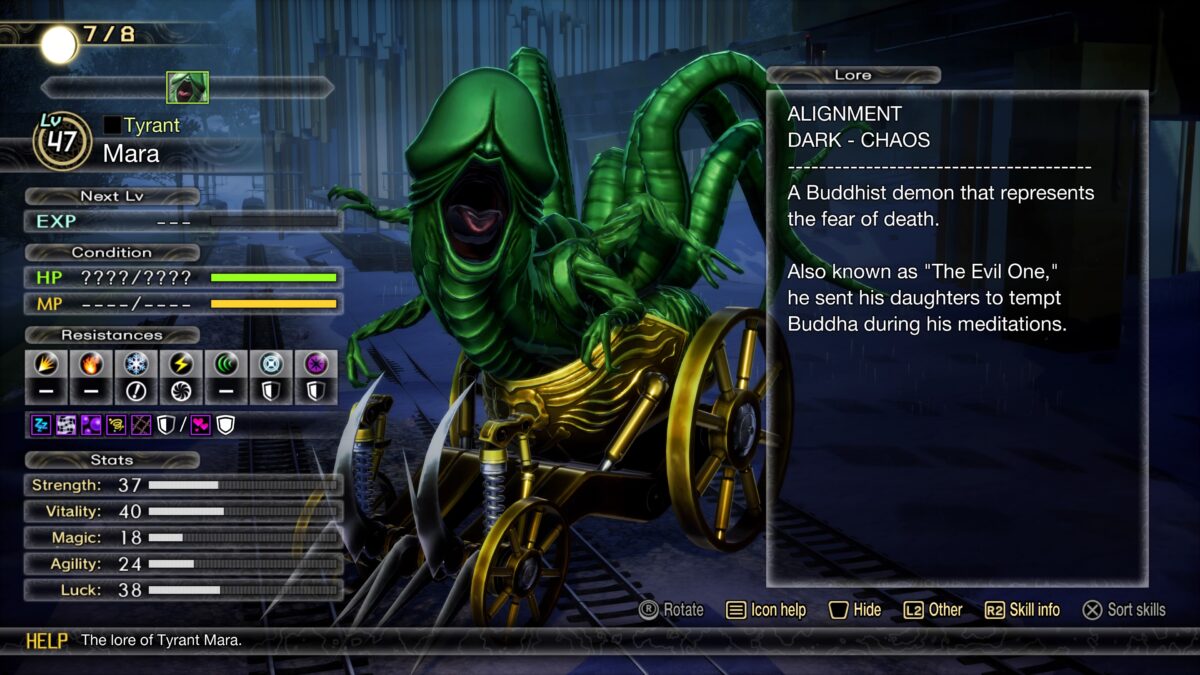Viewport: 1200px width, 675px height.
Task: Select the Poison purple bubbles ailment icon
Action: coord(90,426)
